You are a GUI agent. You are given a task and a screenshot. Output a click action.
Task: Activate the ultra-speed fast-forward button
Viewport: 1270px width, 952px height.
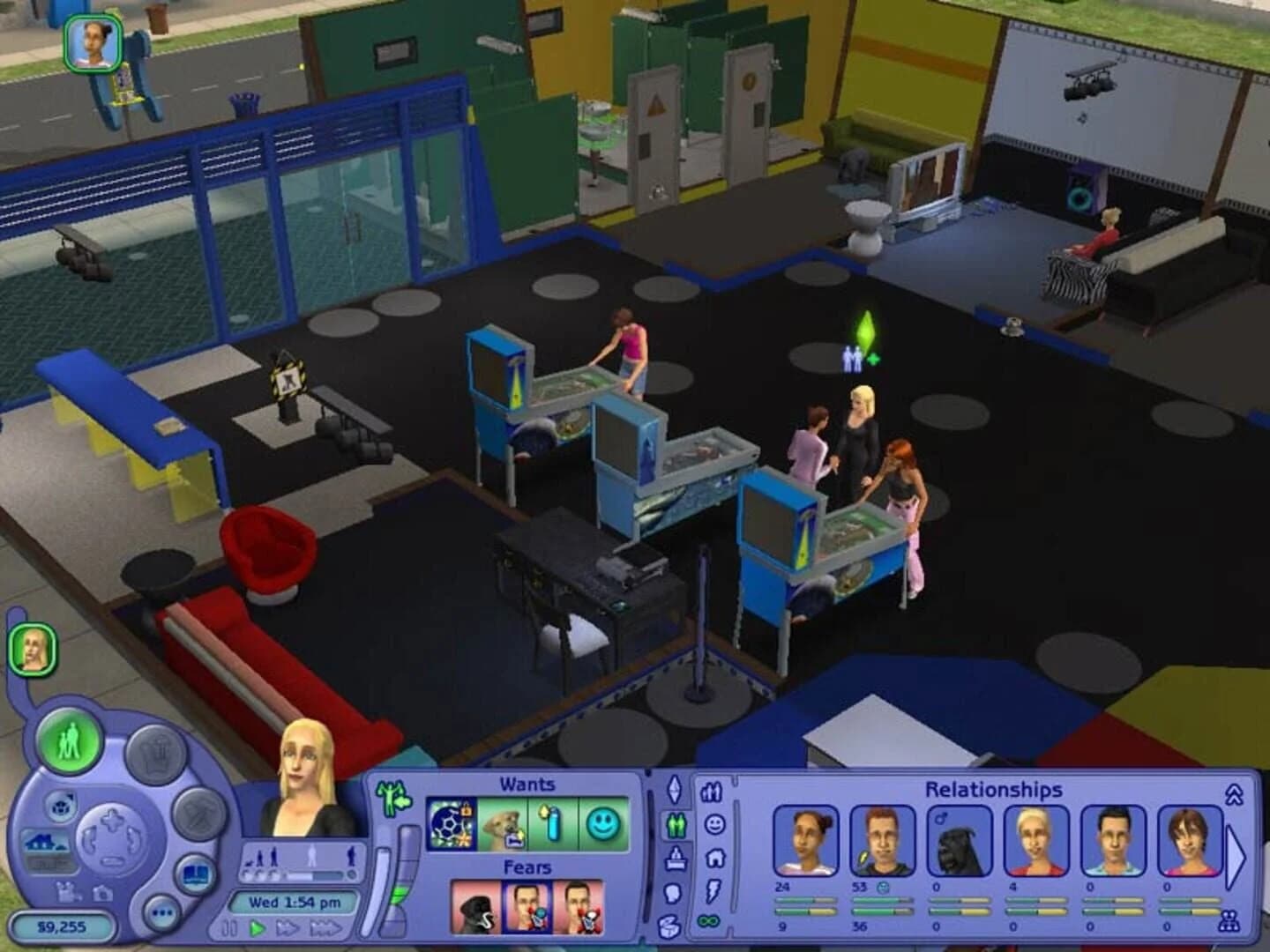pos(328,926)
